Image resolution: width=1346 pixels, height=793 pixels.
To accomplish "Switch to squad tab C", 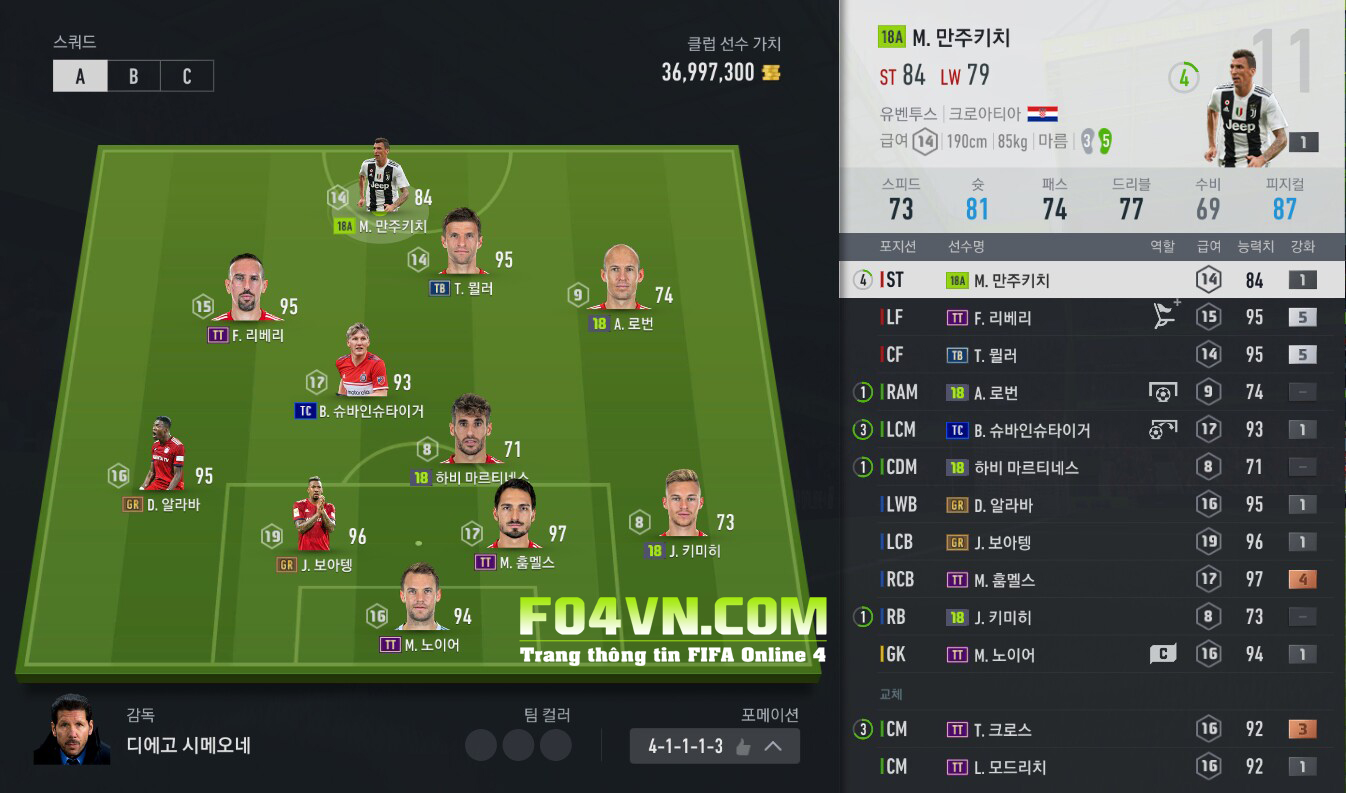I will pyautogui.click(x=187, y=77).
